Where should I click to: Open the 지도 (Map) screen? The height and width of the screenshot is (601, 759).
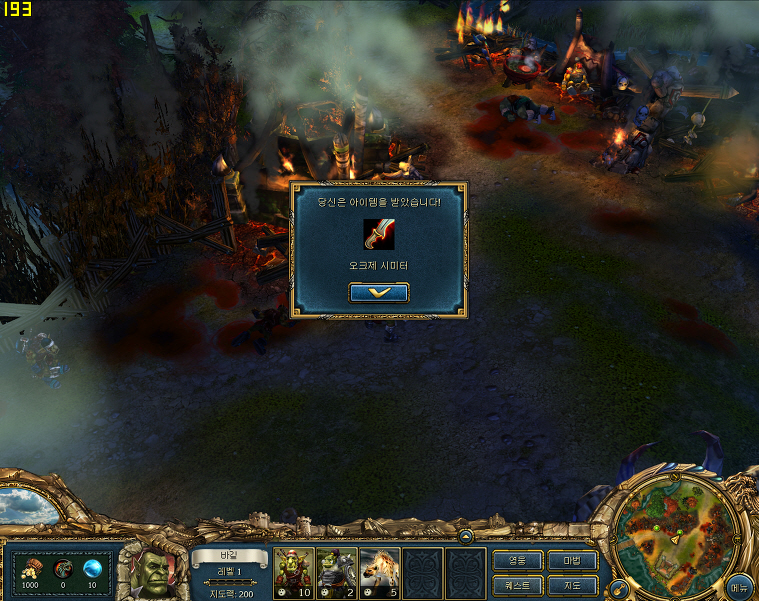(573, 585)
